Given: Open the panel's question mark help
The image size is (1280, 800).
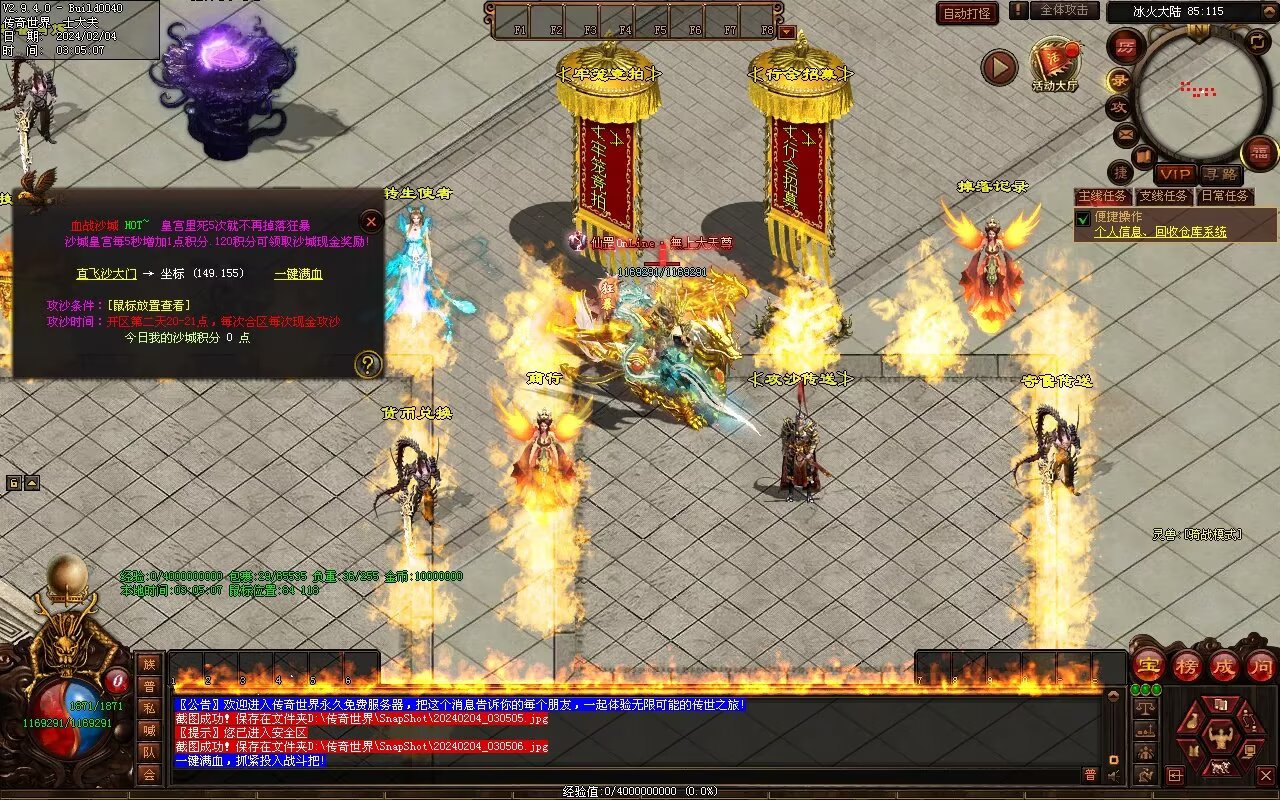Looking at the screenshot, I should (369, 364).
